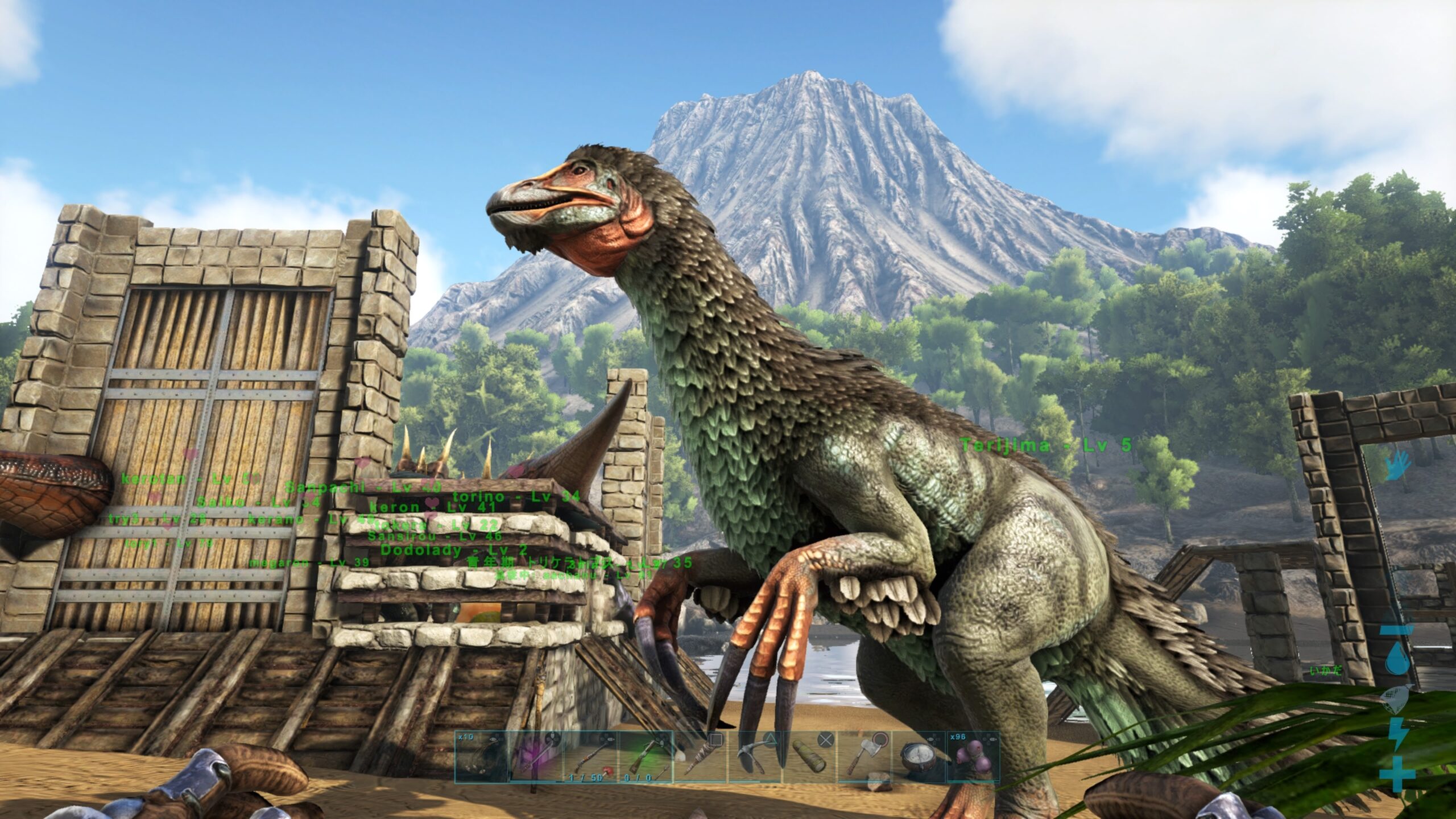Equip the metal hatchet slot
Viewport: 1456px width, 819px height.
[864, 756]
